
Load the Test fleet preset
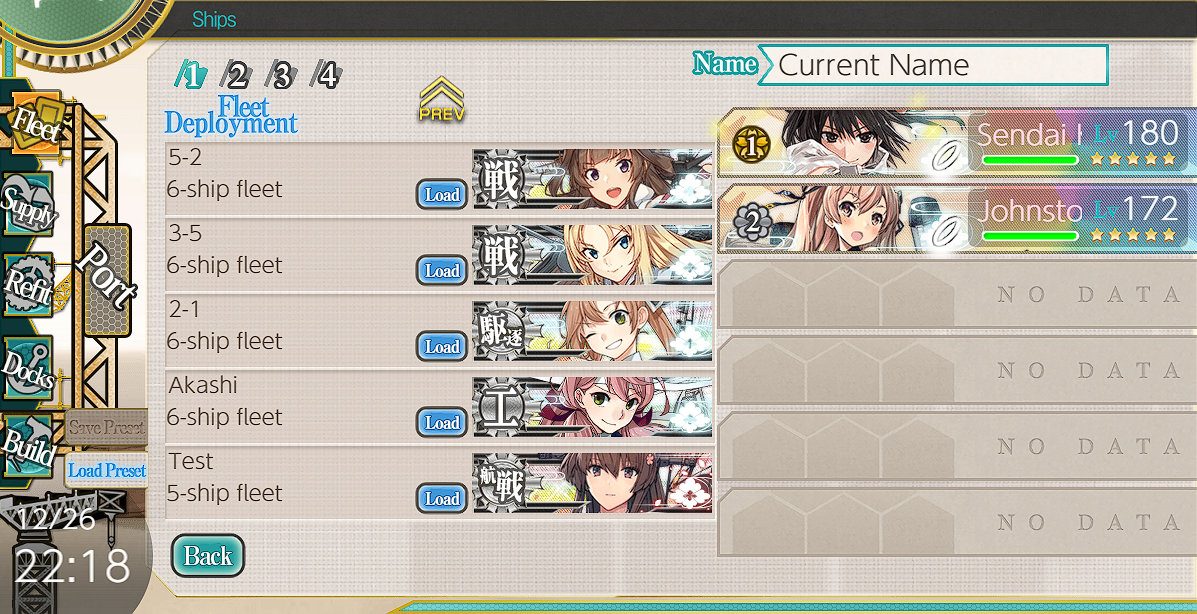pyautogui.click(x=441, y=499)
